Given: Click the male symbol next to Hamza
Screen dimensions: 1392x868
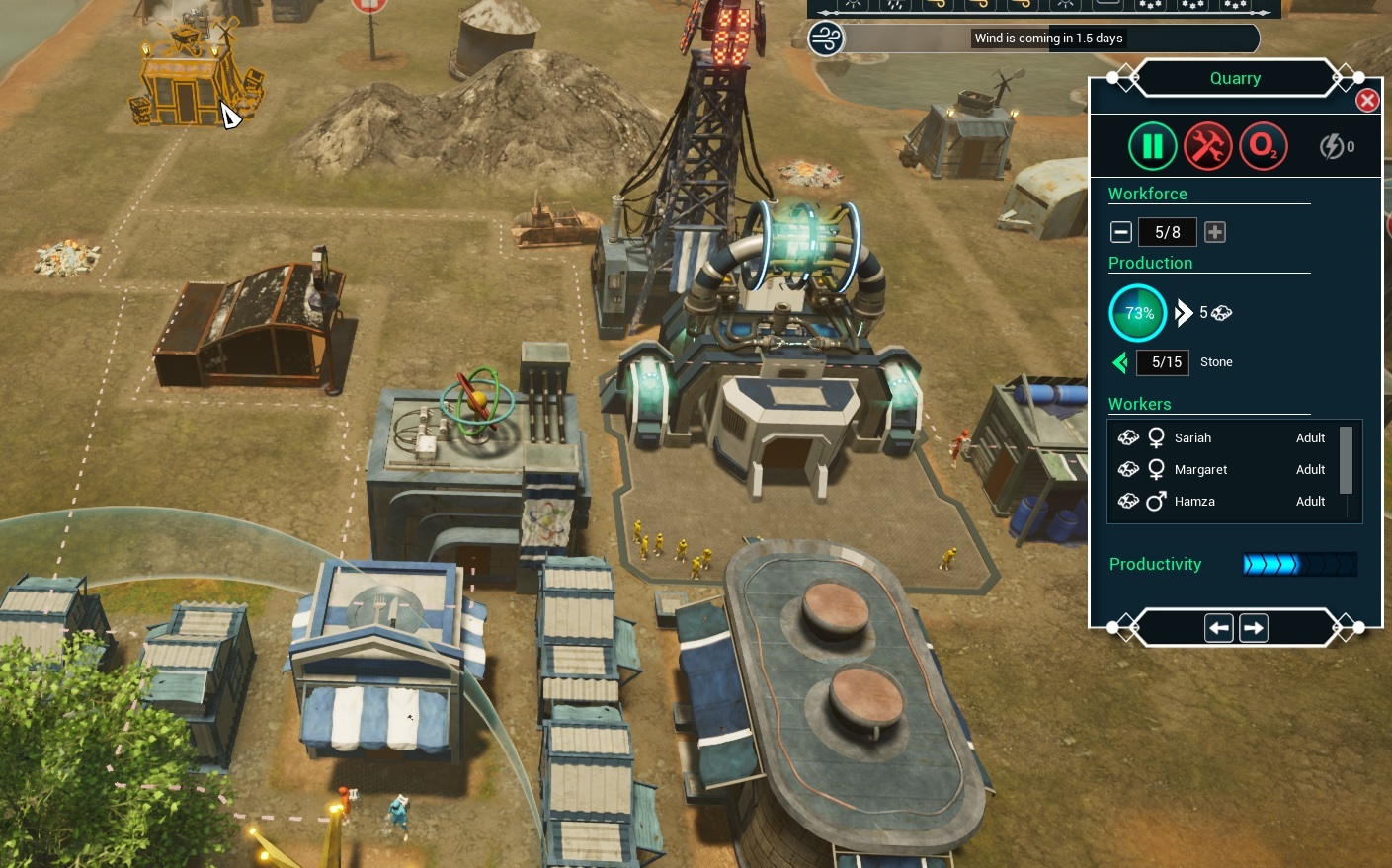Looking at the screenshot, I should tap(1156, 502).
